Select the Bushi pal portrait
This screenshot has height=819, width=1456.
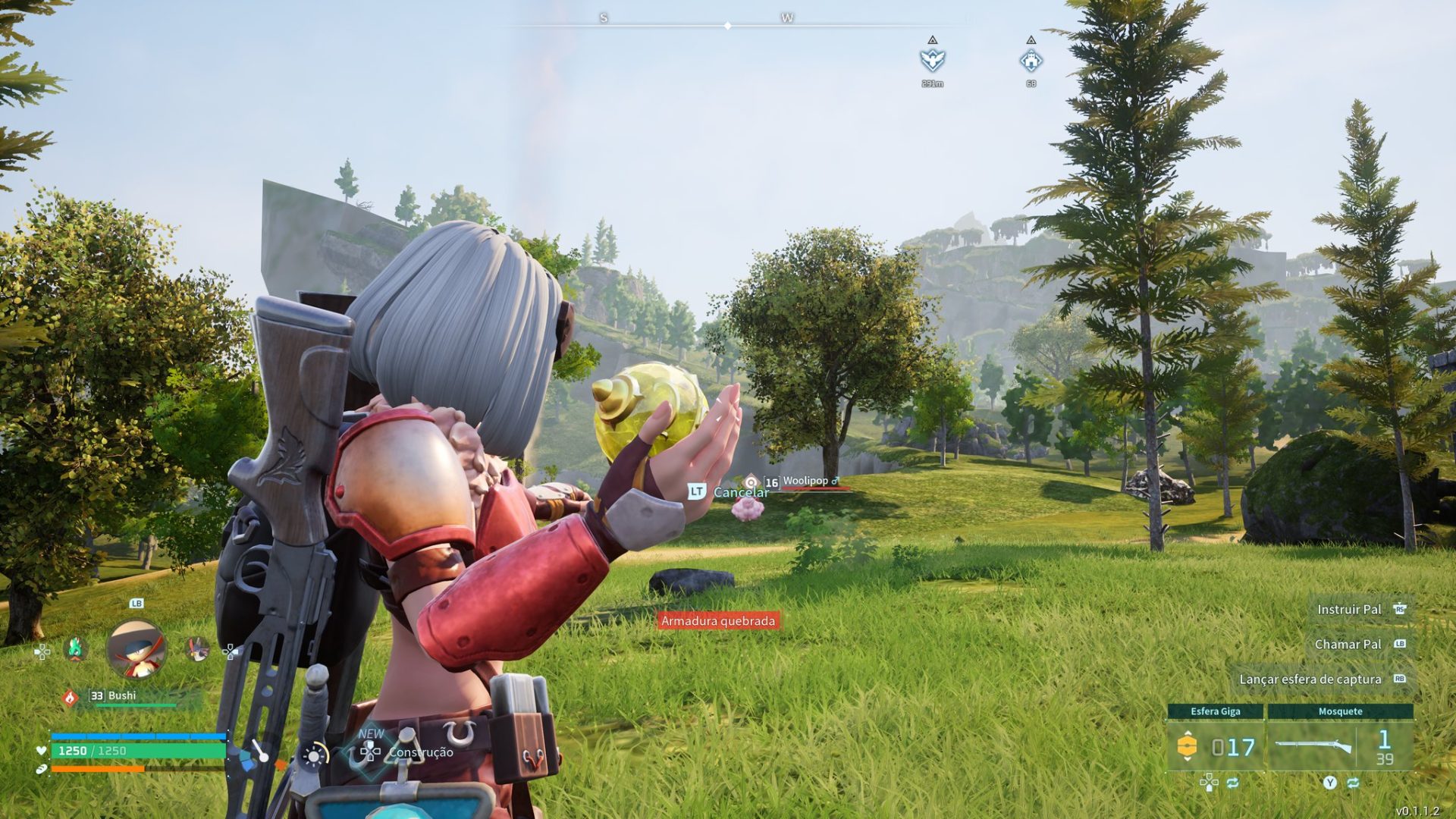[x=136, y=649]
